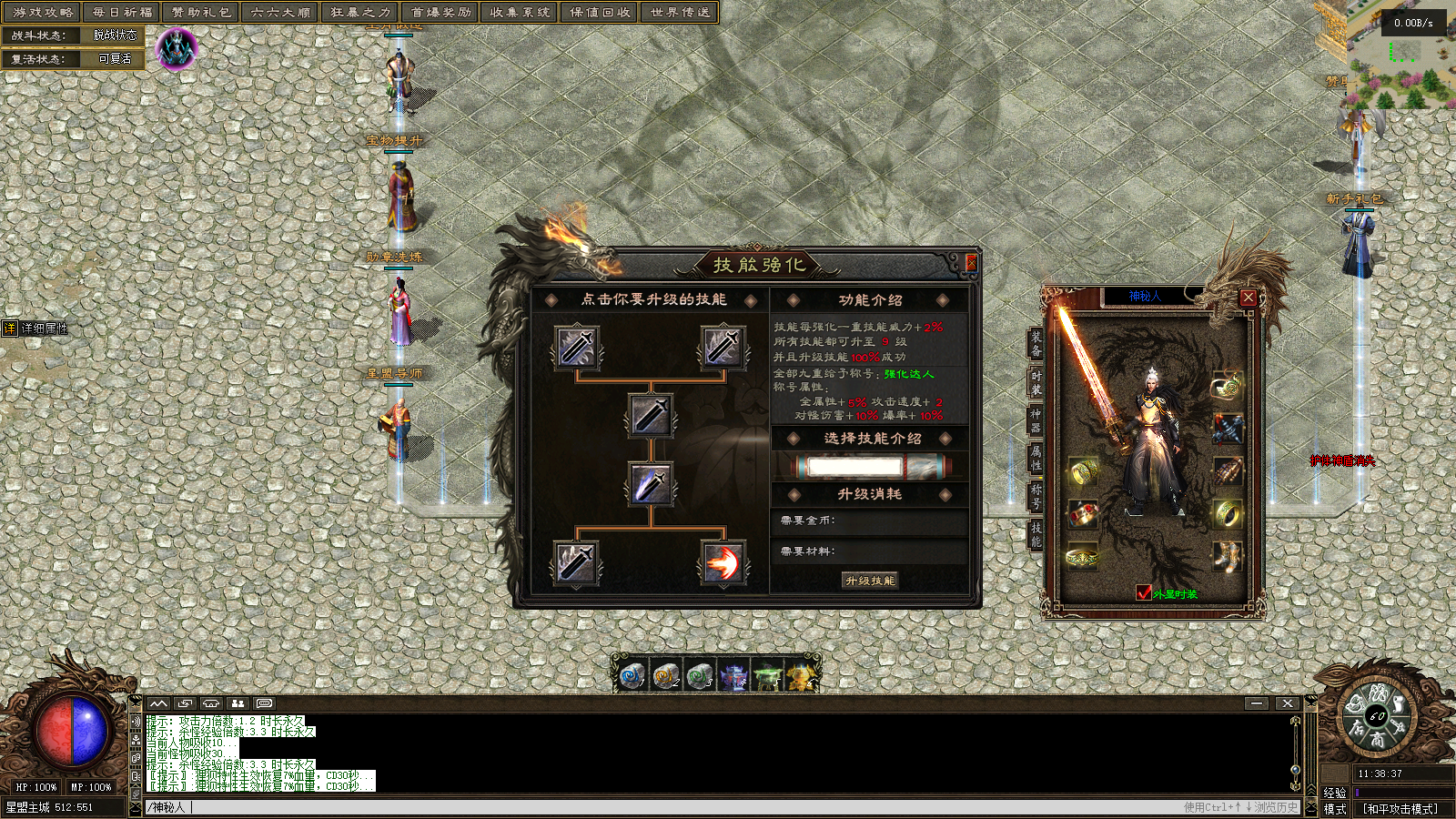
Task: Open the 游戏攻略 menu
Action: (42, 13)
